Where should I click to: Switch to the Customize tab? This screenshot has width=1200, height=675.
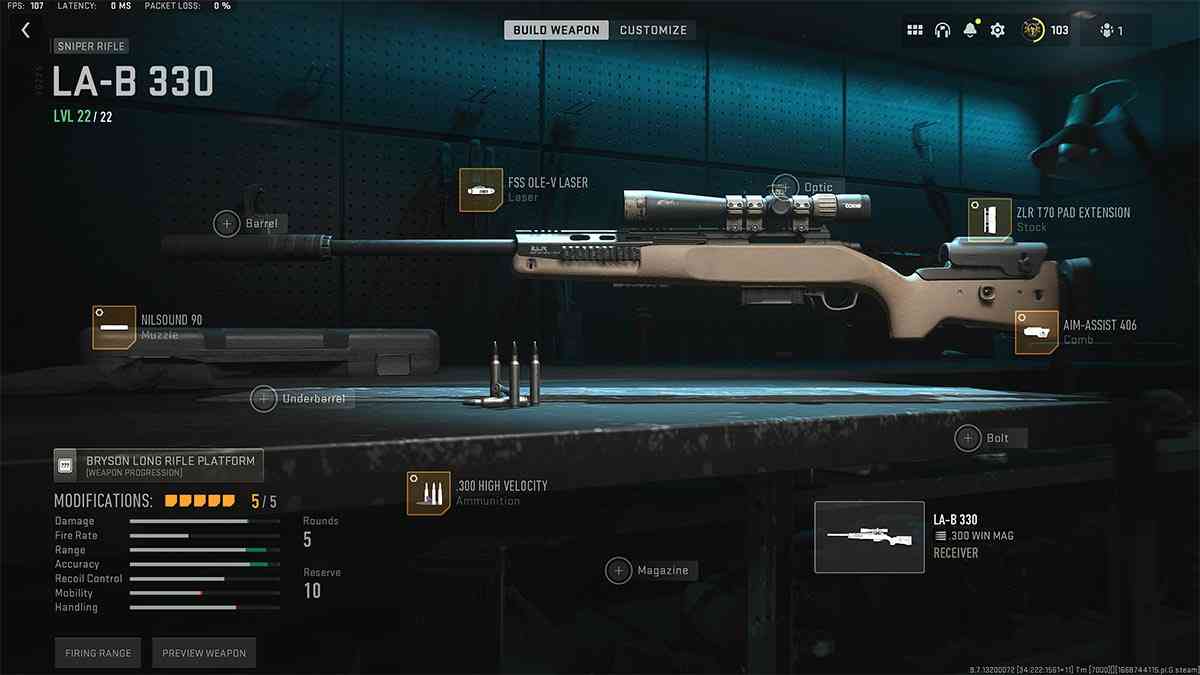[653, 30]
